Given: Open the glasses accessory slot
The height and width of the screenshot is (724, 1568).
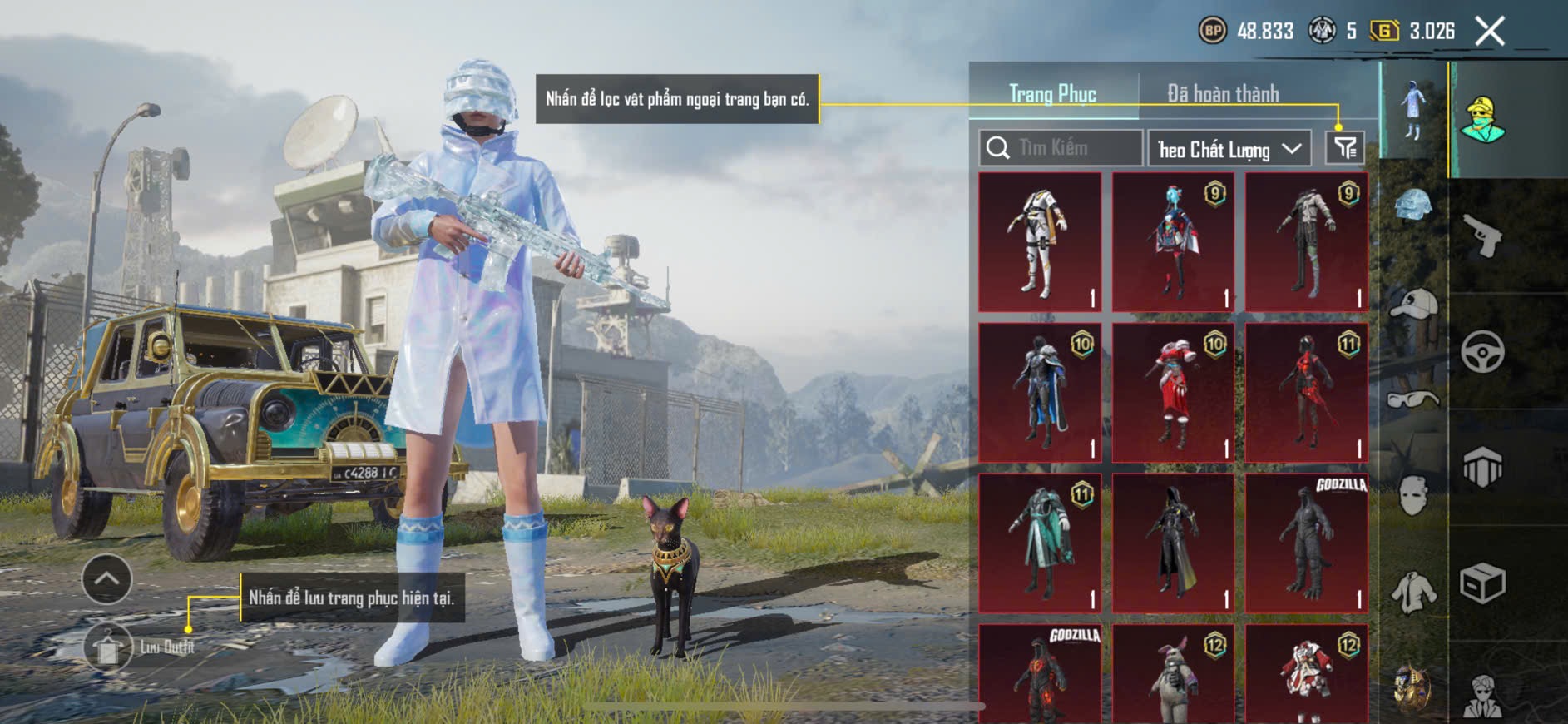Looking at the screenshot, I should point(1412,400).
